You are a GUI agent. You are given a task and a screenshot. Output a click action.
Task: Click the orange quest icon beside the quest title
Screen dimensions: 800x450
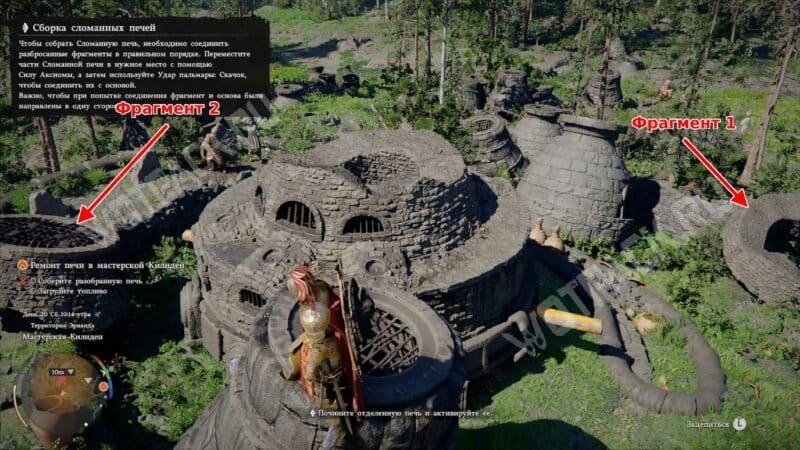pyautogui.click(x=21, y=268)
